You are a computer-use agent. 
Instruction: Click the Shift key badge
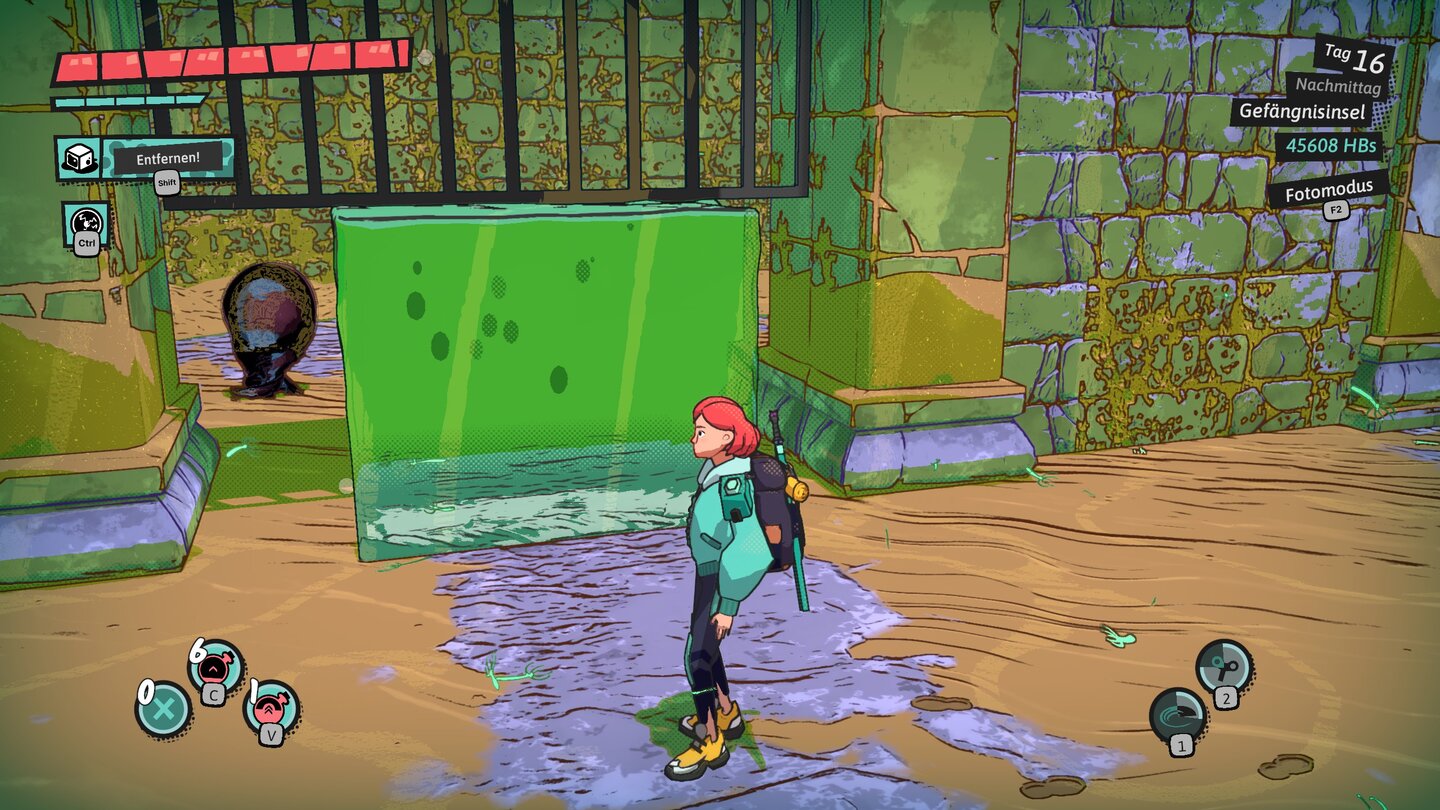(x=166, y=183)
